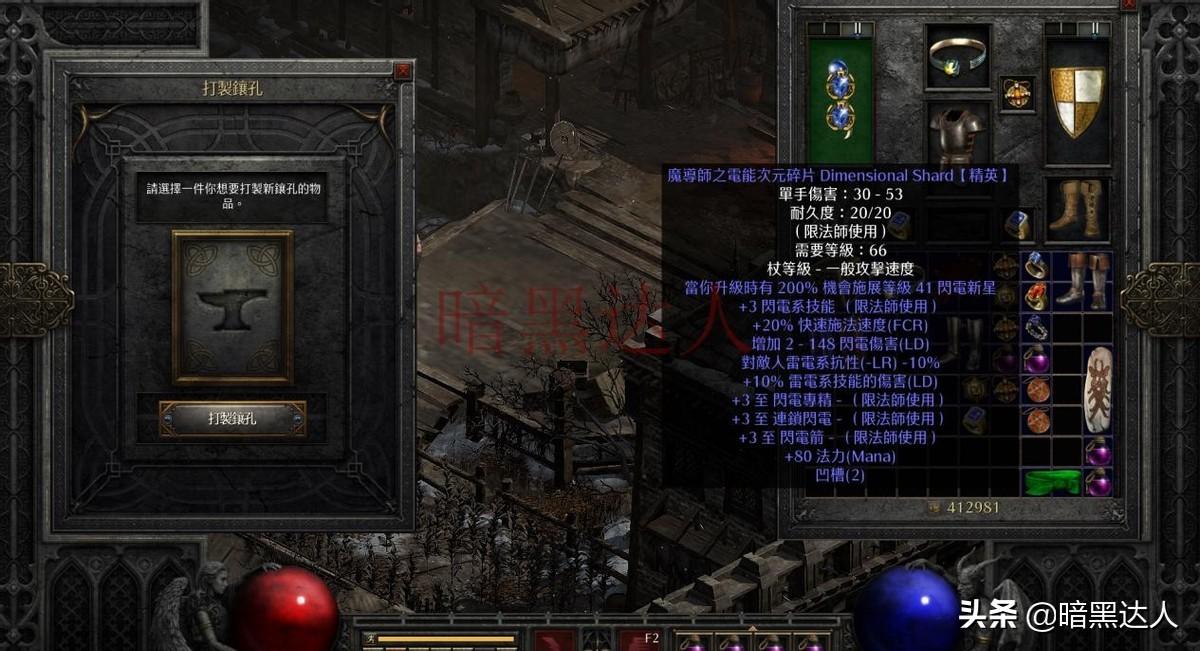The image size is (1200, 651).
Task: Switch to weapon set II above the weapon
Action: click(855, 29)
